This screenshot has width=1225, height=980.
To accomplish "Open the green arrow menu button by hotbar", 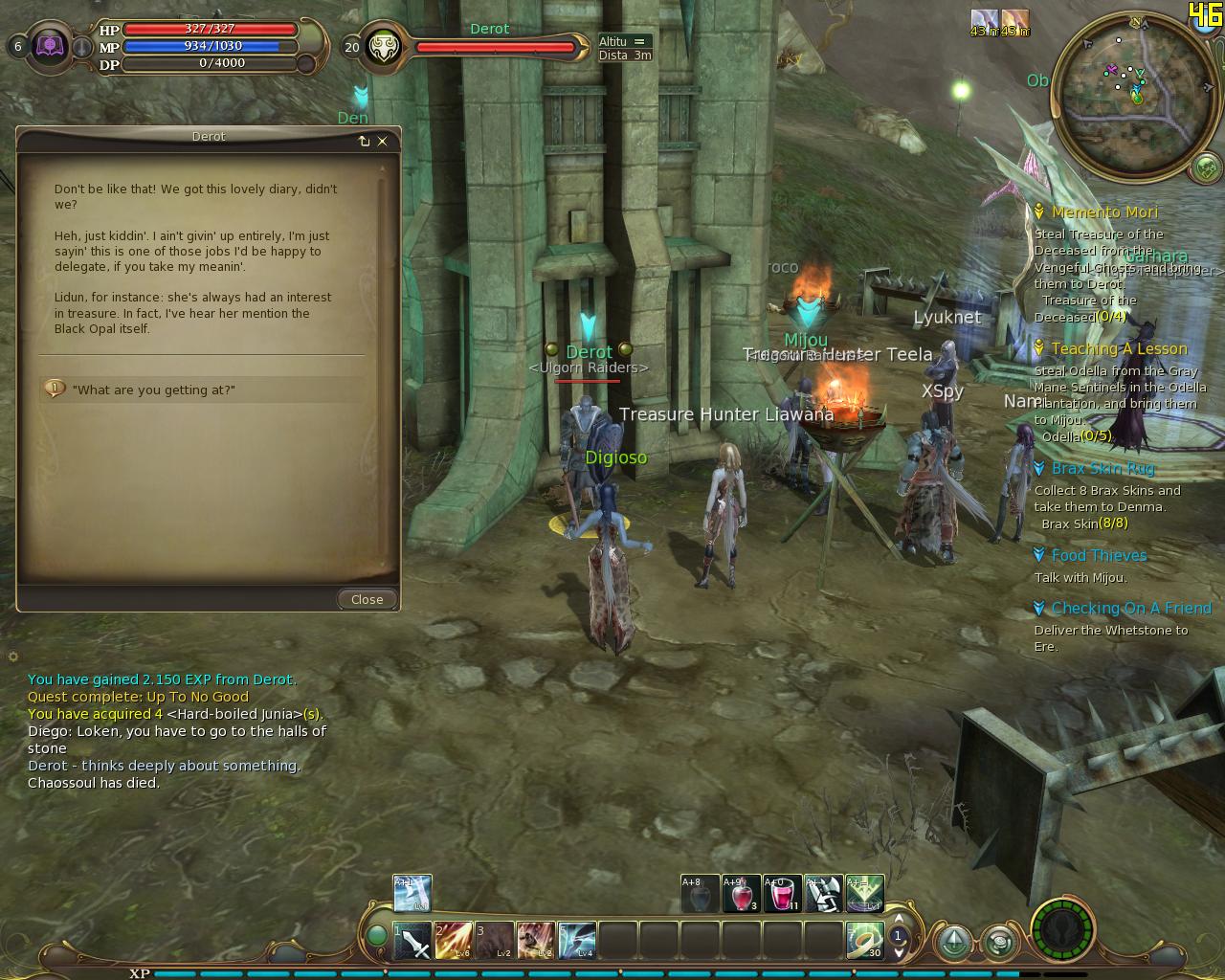I will 954,942.
